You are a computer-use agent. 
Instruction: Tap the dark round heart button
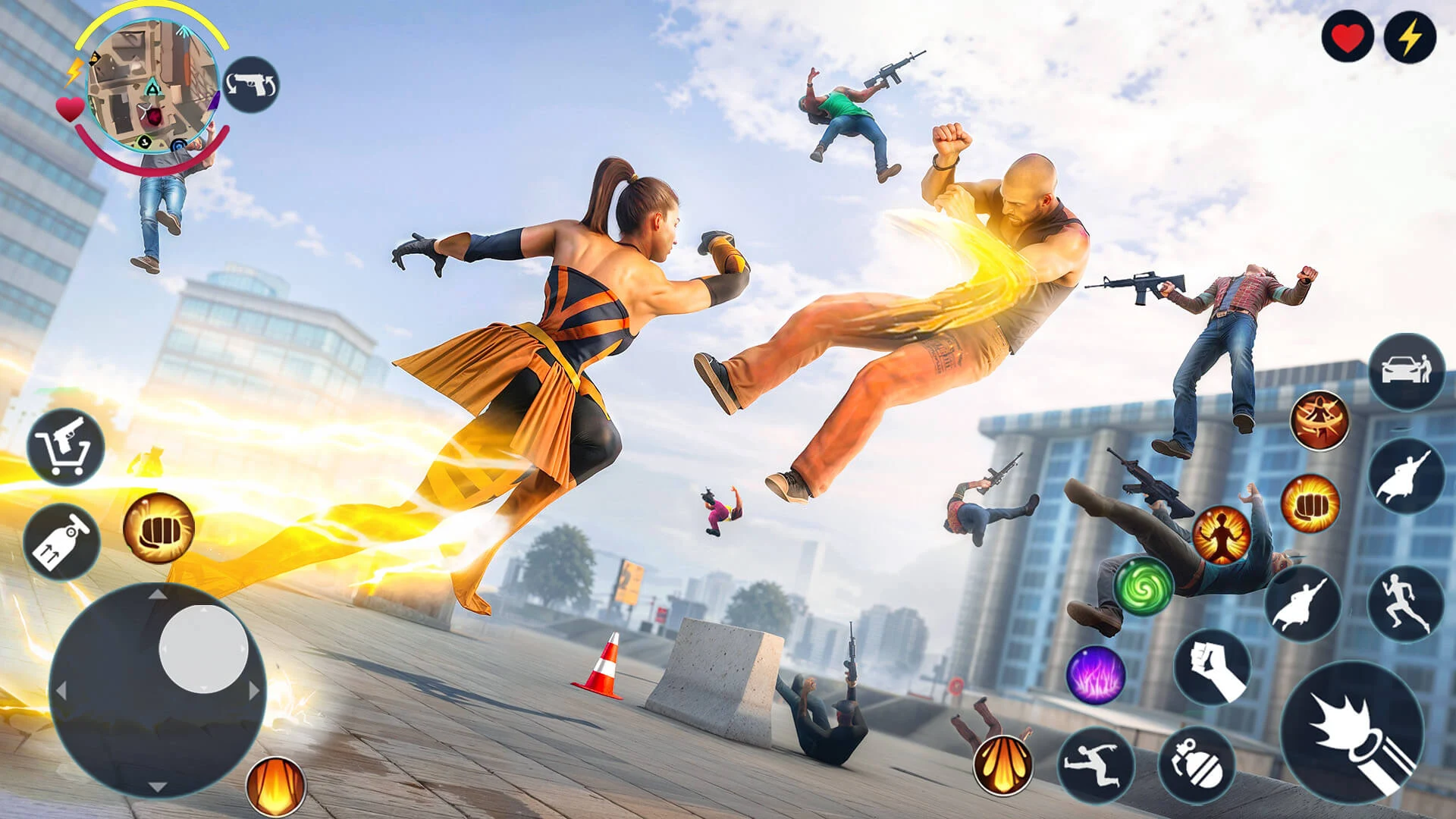pos(1348,37)
